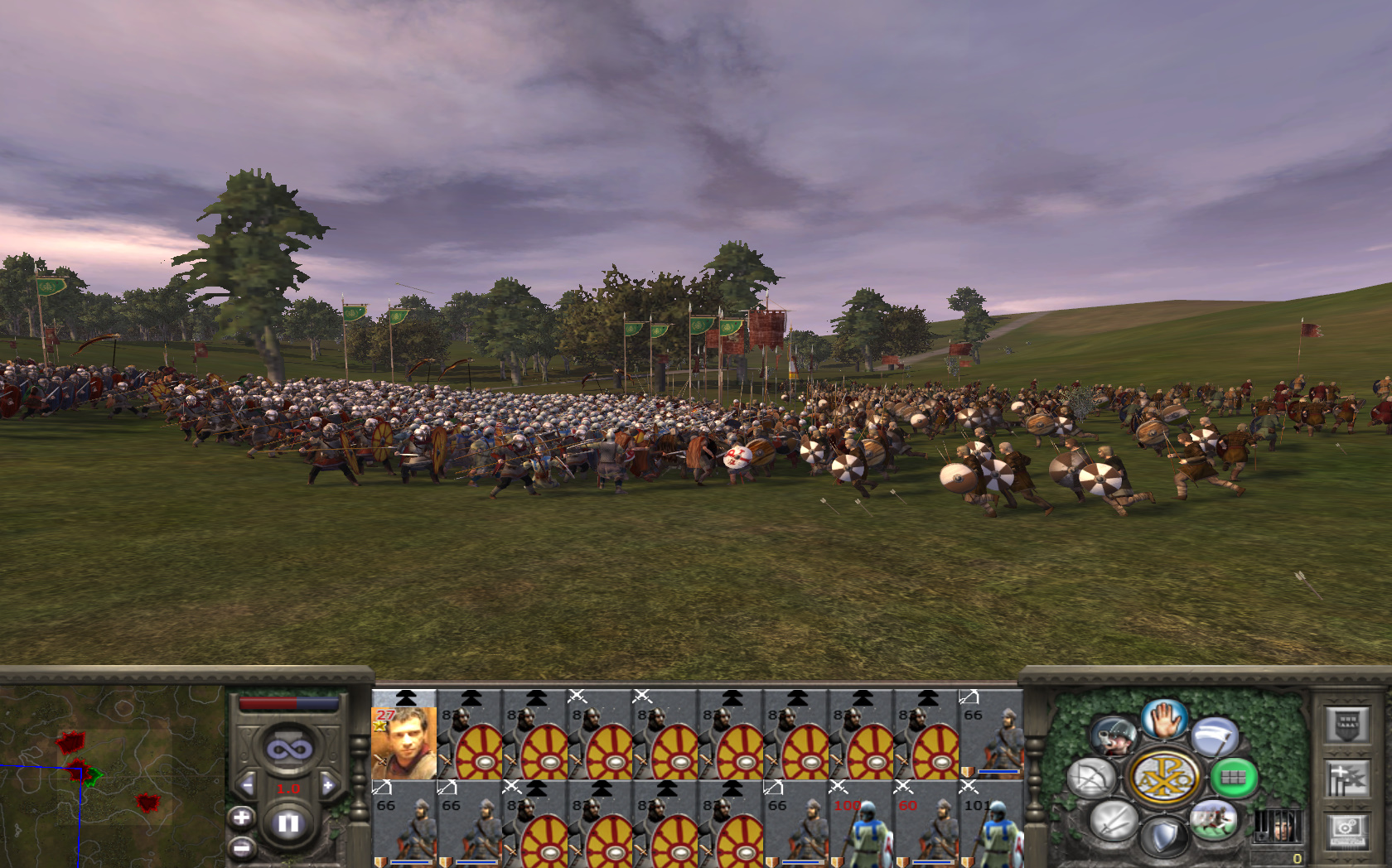Zoom in the minimap with round plus
Viewport: 1392px width, 868px height.
[x=241, y=818]
